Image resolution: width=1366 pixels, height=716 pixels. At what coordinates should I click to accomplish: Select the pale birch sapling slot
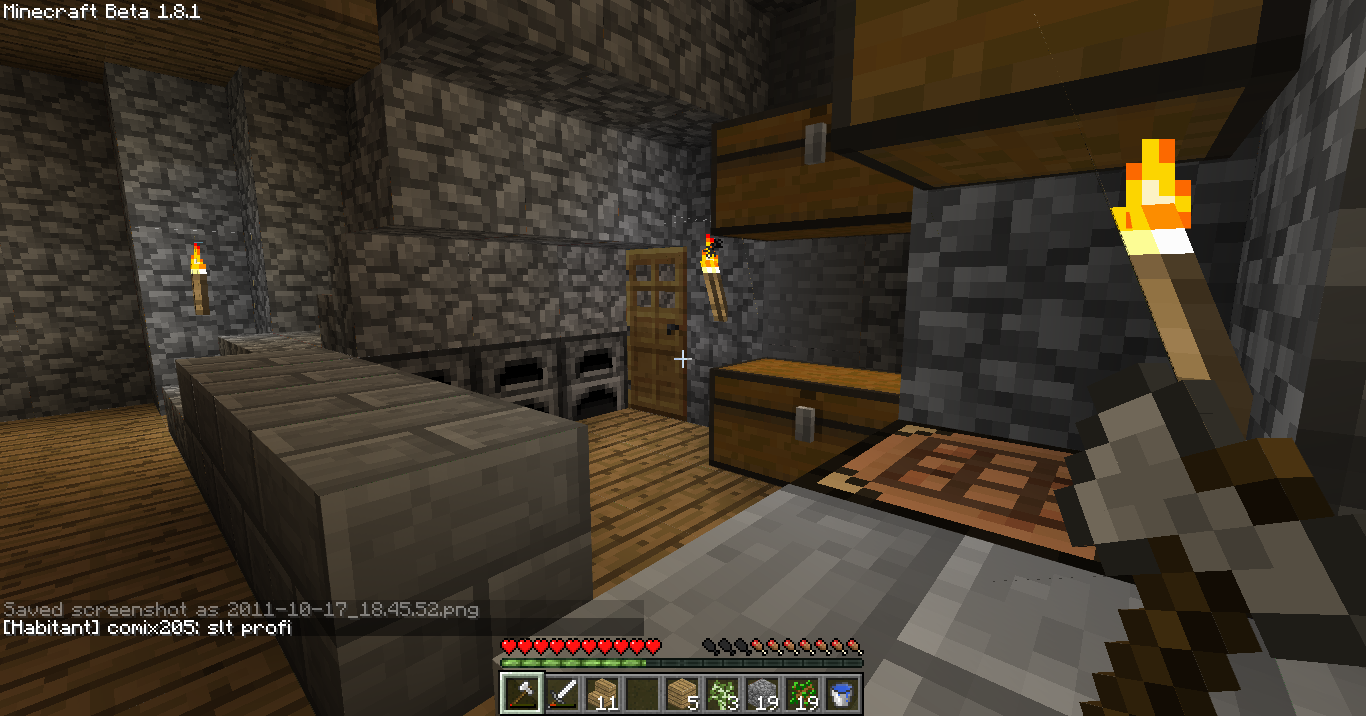pos(721,692)
